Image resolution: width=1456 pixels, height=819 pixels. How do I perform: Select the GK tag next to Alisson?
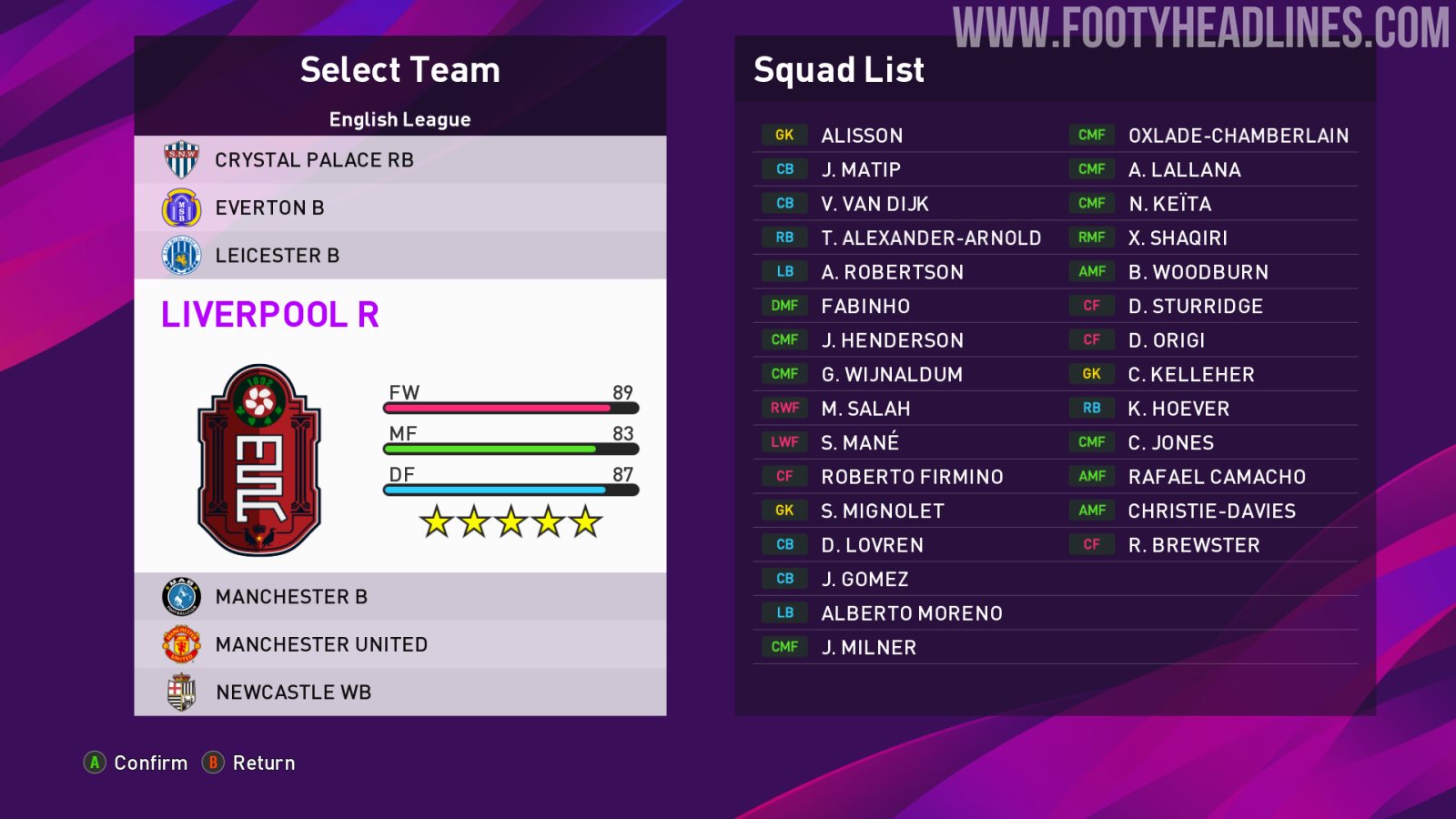784,135
